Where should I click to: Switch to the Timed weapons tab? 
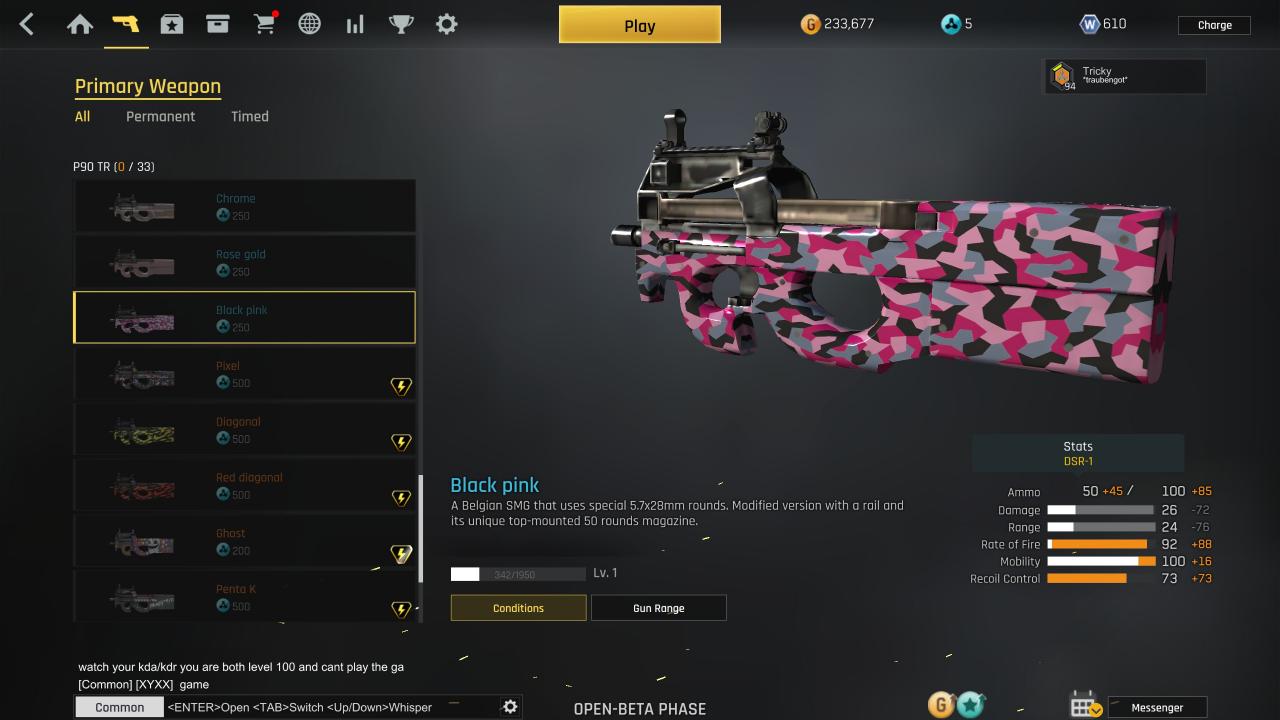tap(249, 116)
